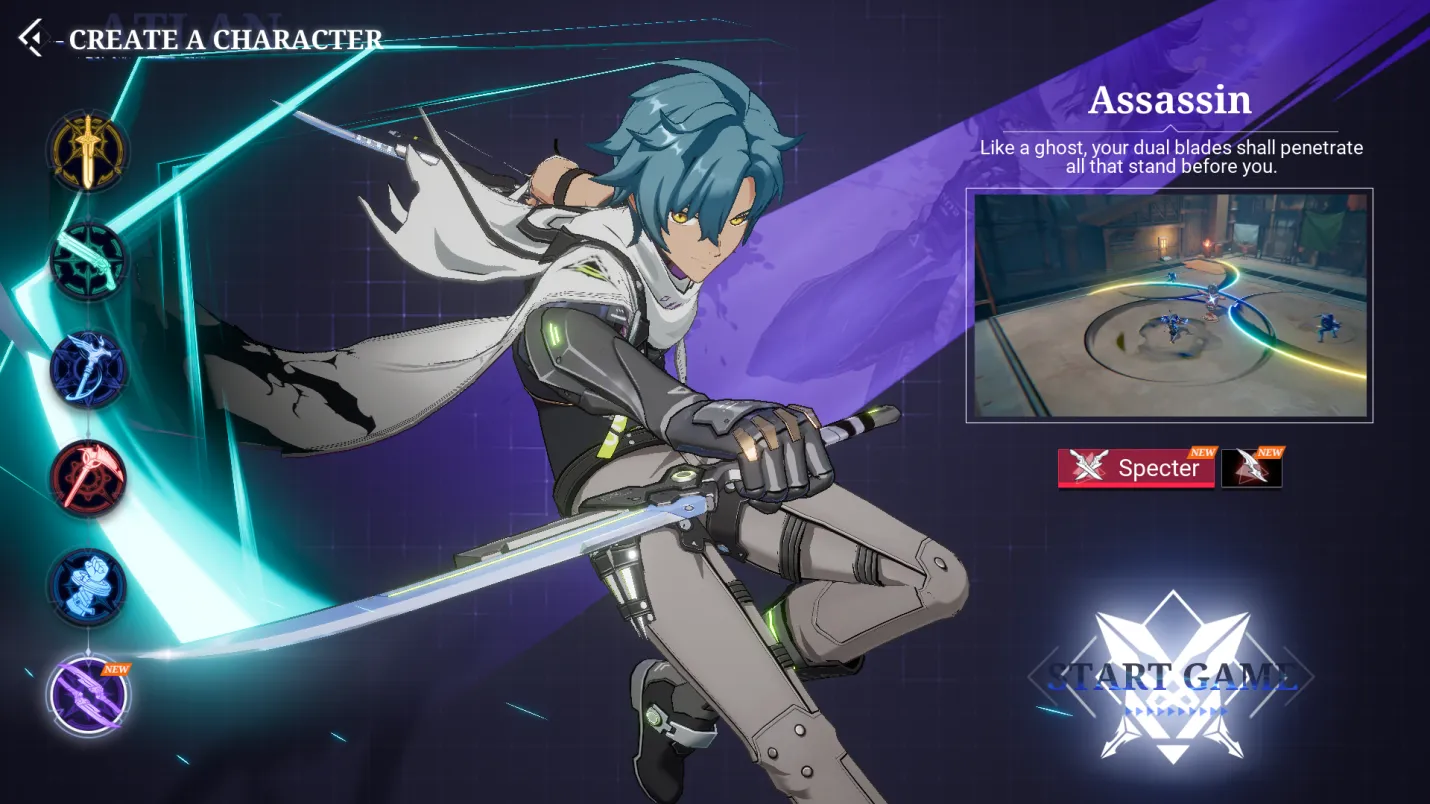Click the Start Game button
The image size is (1430, 804).
[x=1171, y=677]
